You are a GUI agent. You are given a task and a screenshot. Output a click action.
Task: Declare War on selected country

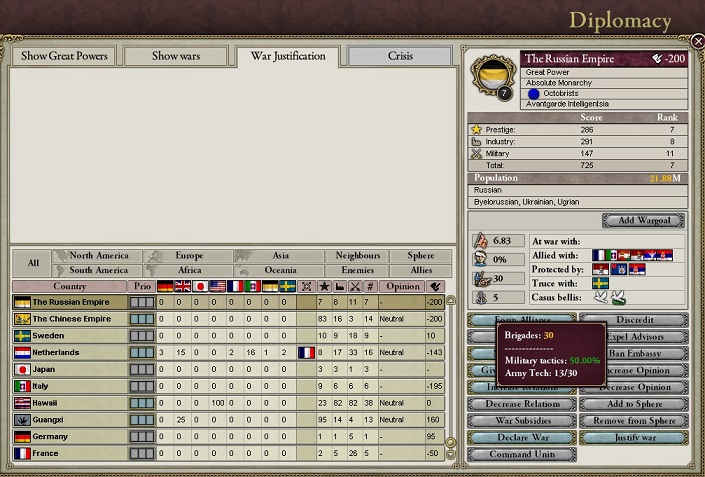pyautogui.click(x=522, y=438)
